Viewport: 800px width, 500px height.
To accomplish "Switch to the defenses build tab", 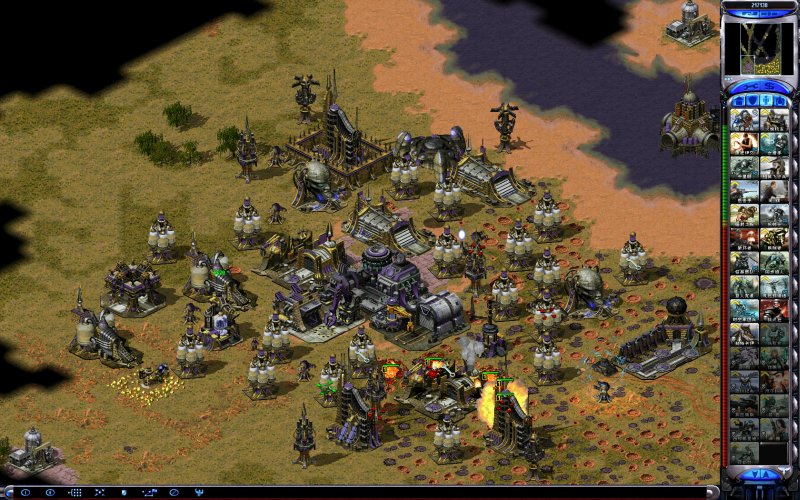I will tap(751, 100).
